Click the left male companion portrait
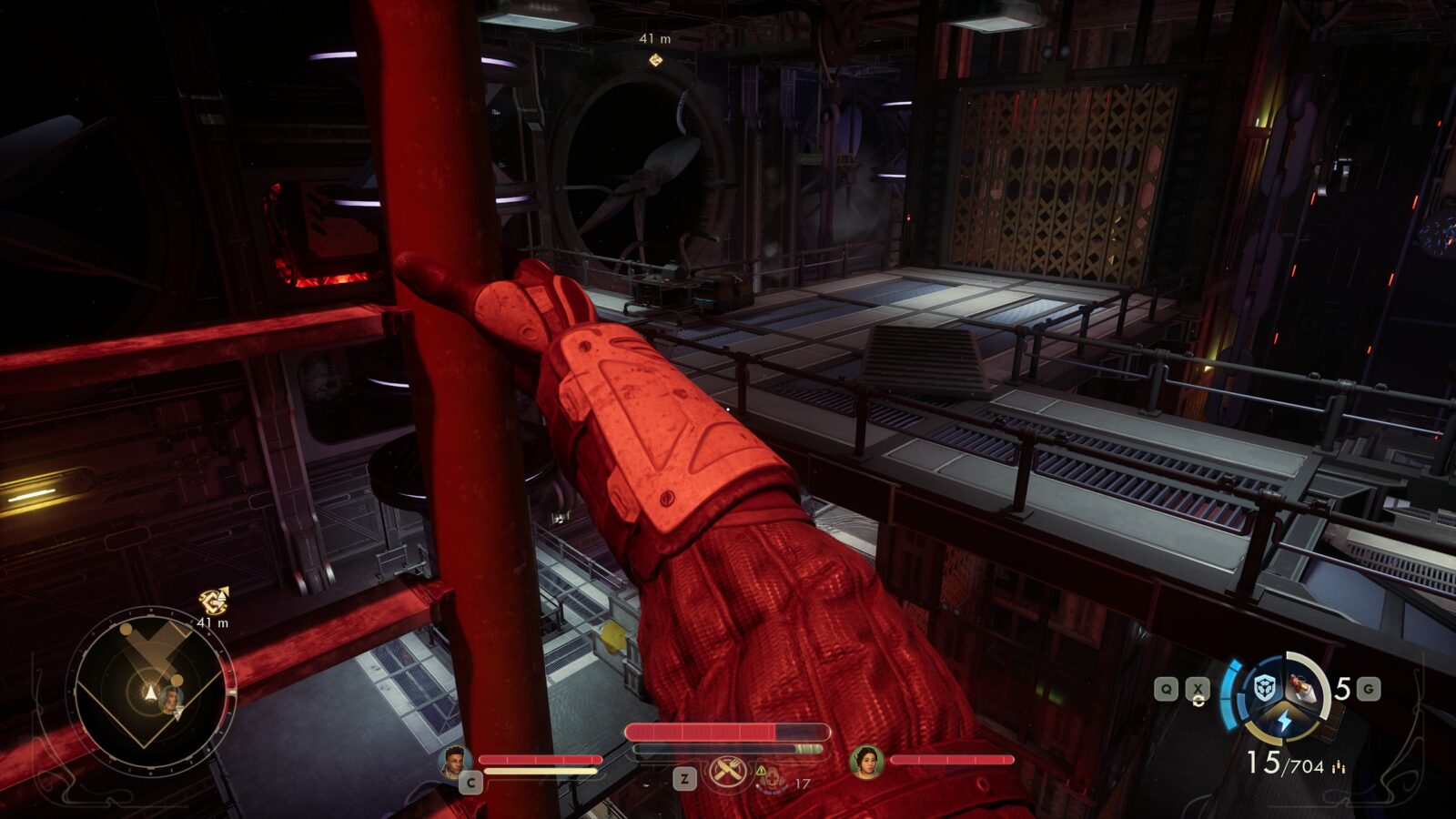The height and width of the screenshot is (819, 1456). (x=454, y=761)
